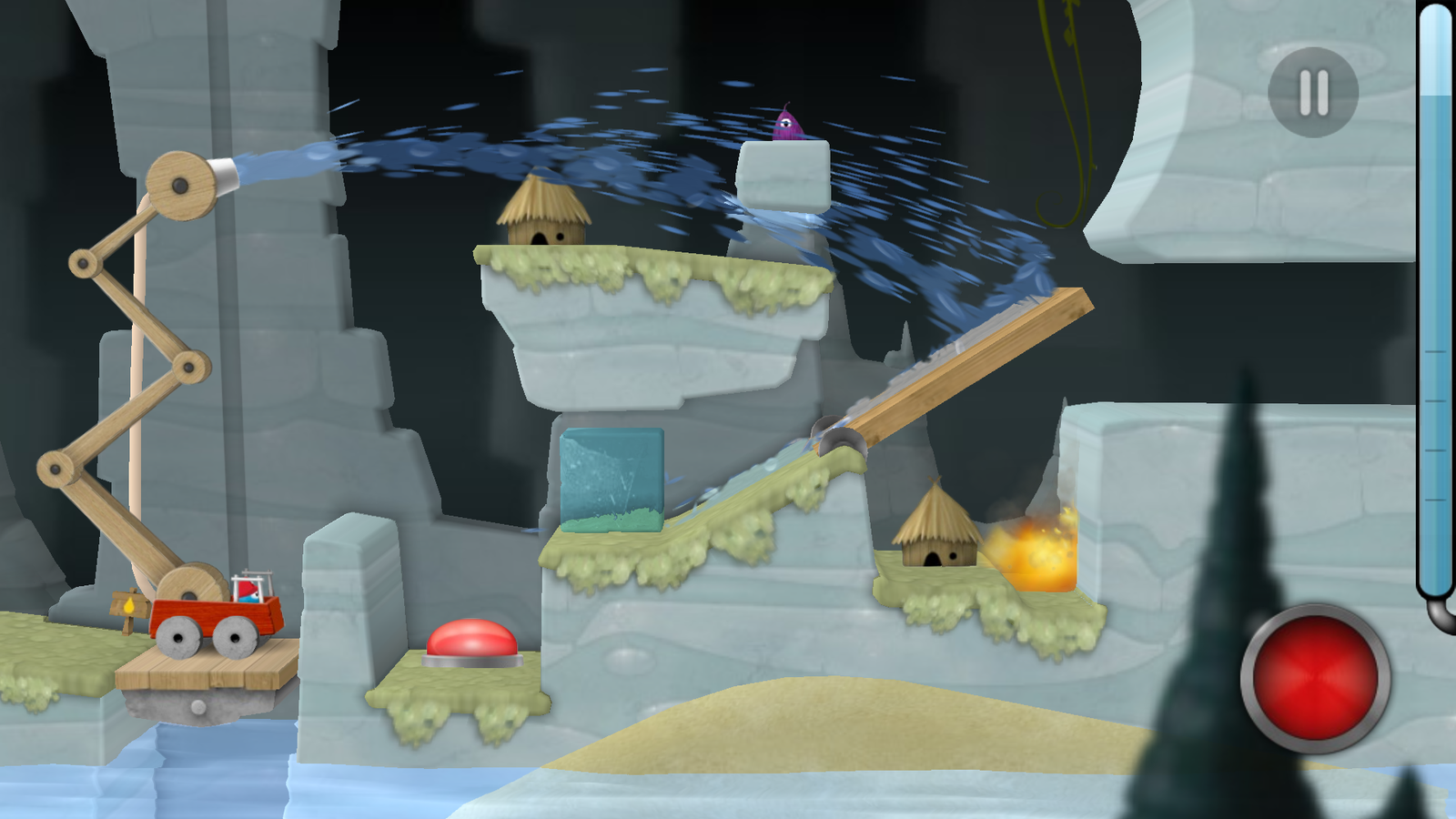
Task: Click the ice block the creature sits on
Action: click(784, 173)
